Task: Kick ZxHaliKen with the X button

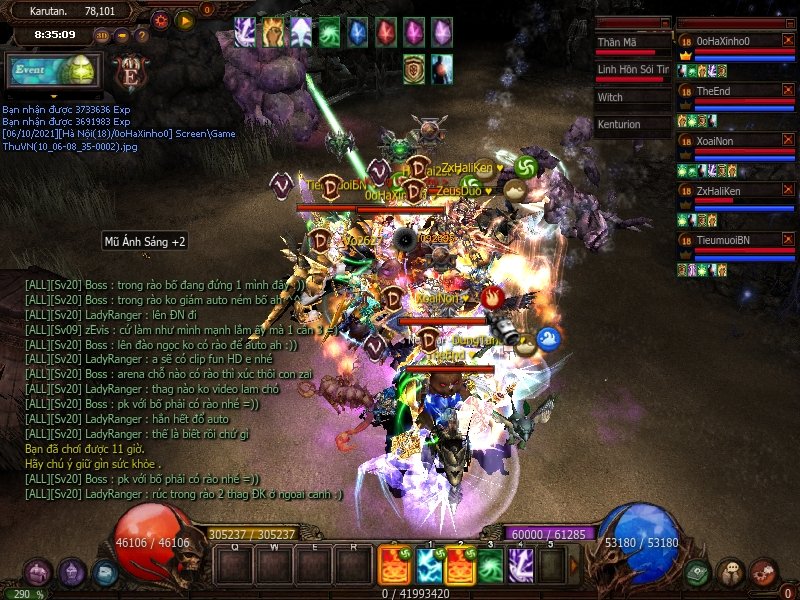Action: [x=788, y=190]
